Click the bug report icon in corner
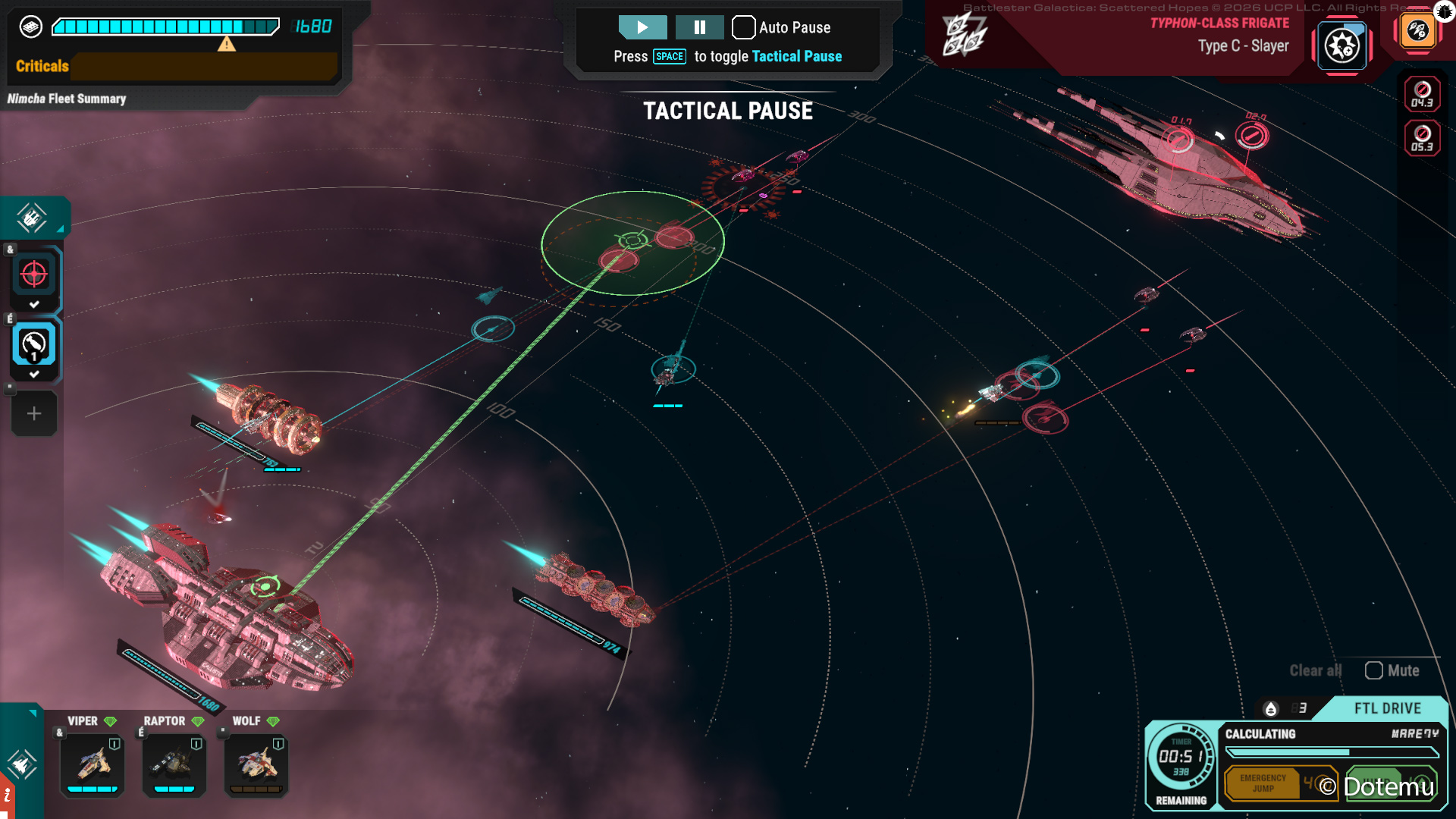Viewport: 1456px width, 819px height. (x=1445, y=11)
